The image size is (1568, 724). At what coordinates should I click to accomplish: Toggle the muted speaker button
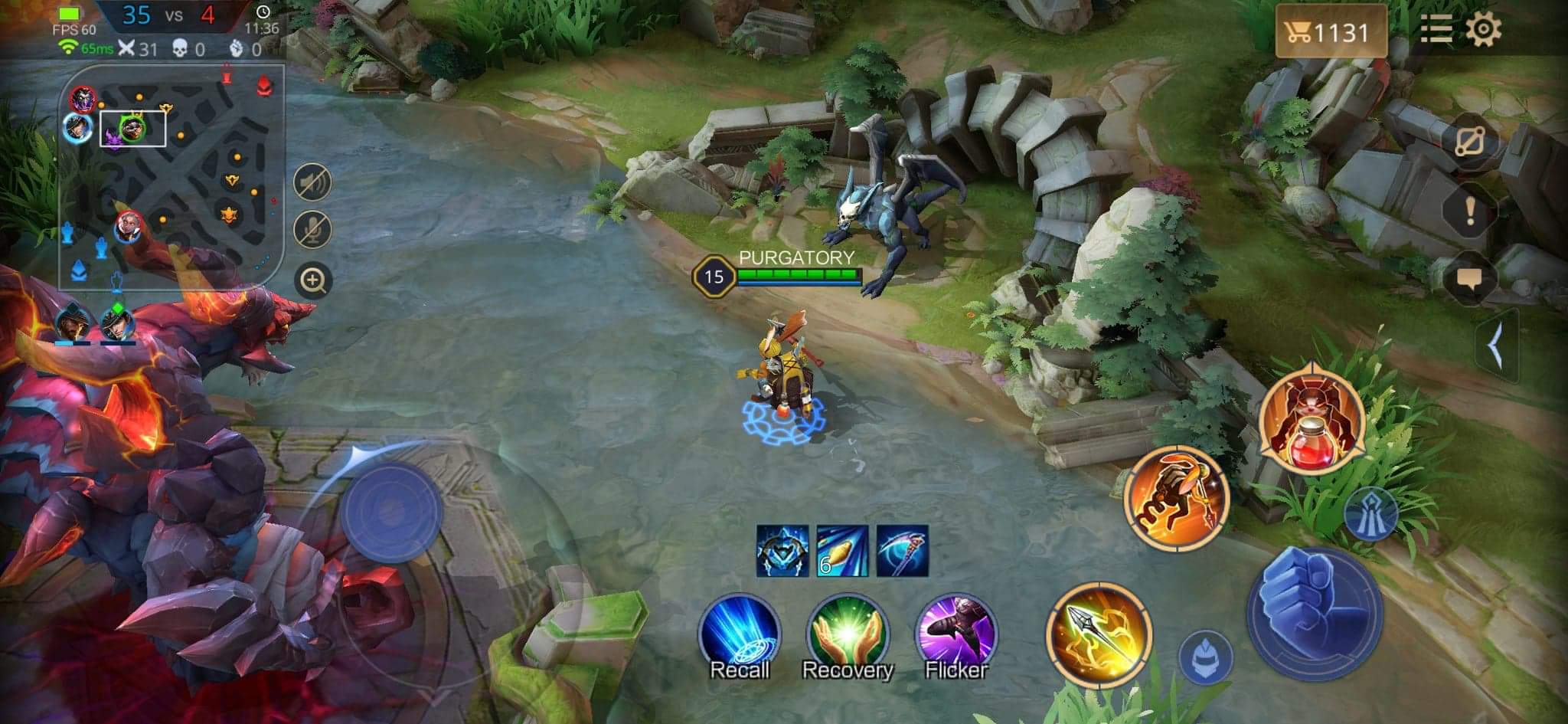click(x=312, y=182)
